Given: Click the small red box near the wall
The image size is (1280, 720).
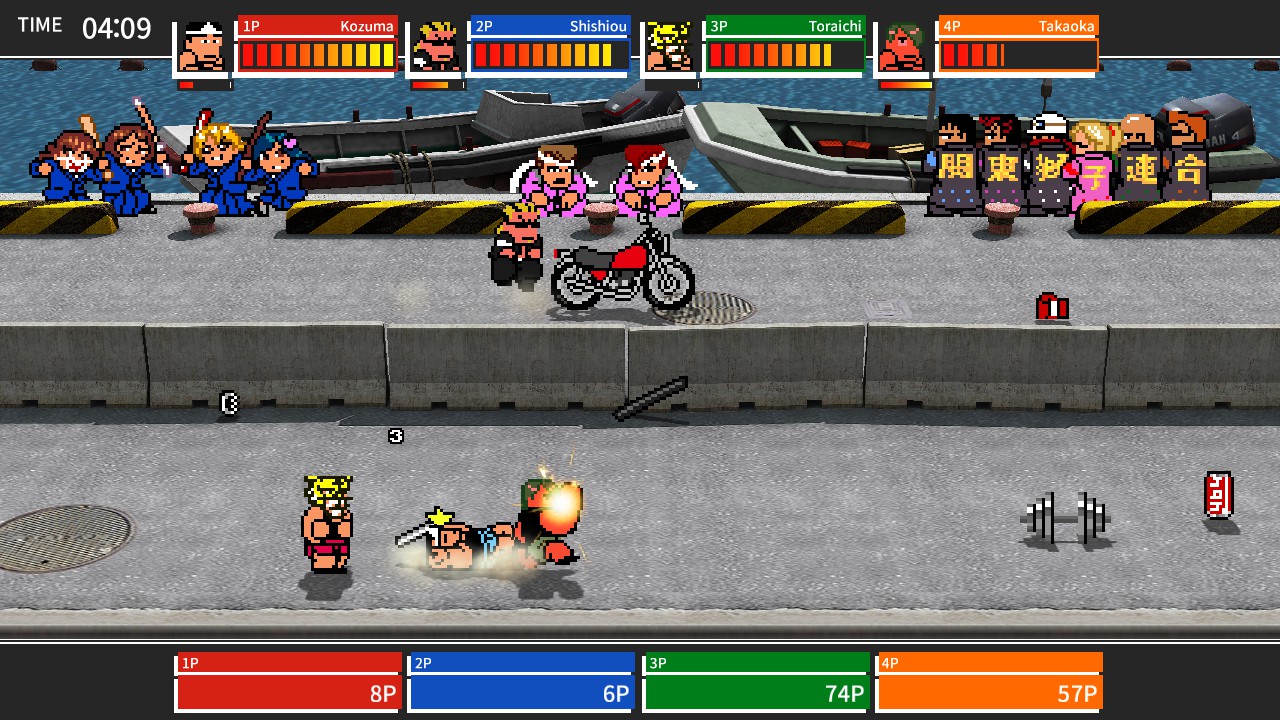Looking at the screenshot, I should pos(1051,308).
